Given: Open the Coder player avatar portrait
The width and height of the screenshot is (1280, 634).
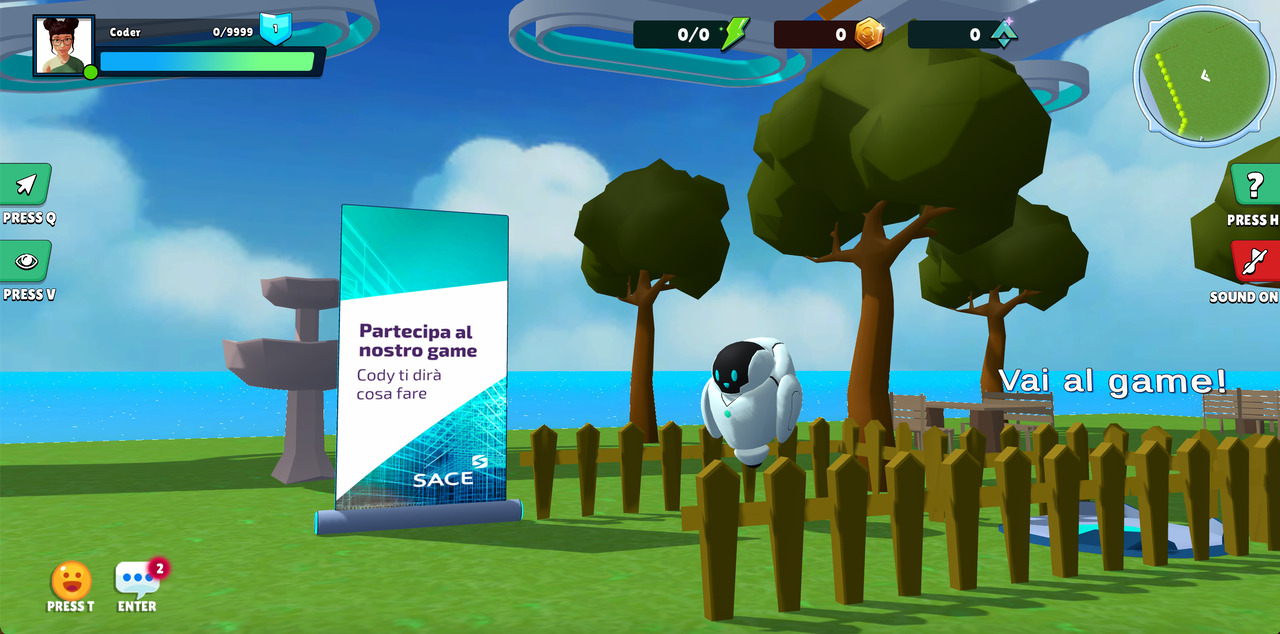Looking at the screenshot, I should [x=64, y=46].
